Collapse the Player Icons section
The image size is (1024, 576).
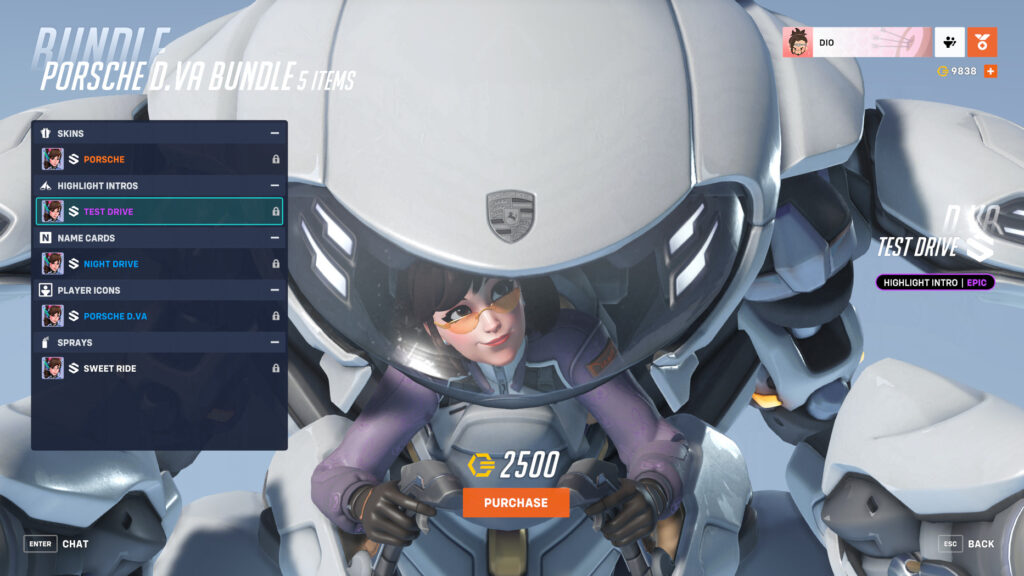click(274, 290)
